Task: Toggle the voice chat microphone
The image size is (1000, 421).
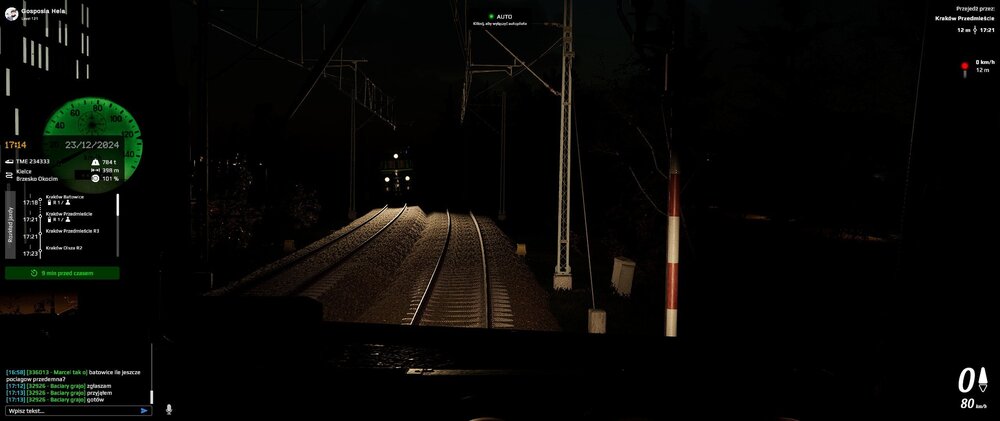Action: click(x=168, y=409)
